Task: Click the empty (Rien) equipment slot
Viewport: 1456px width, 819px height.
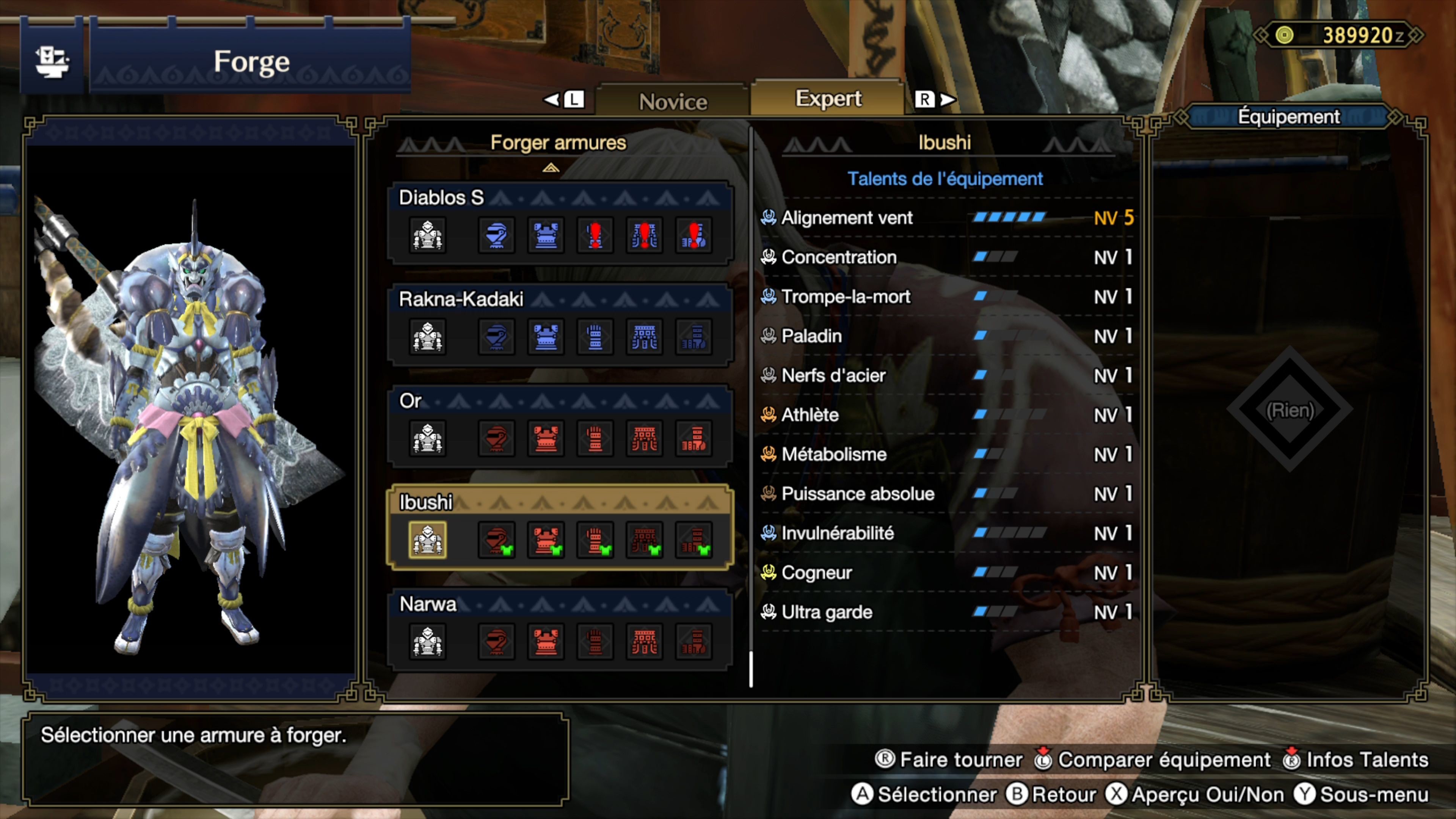Action: 1290,410
